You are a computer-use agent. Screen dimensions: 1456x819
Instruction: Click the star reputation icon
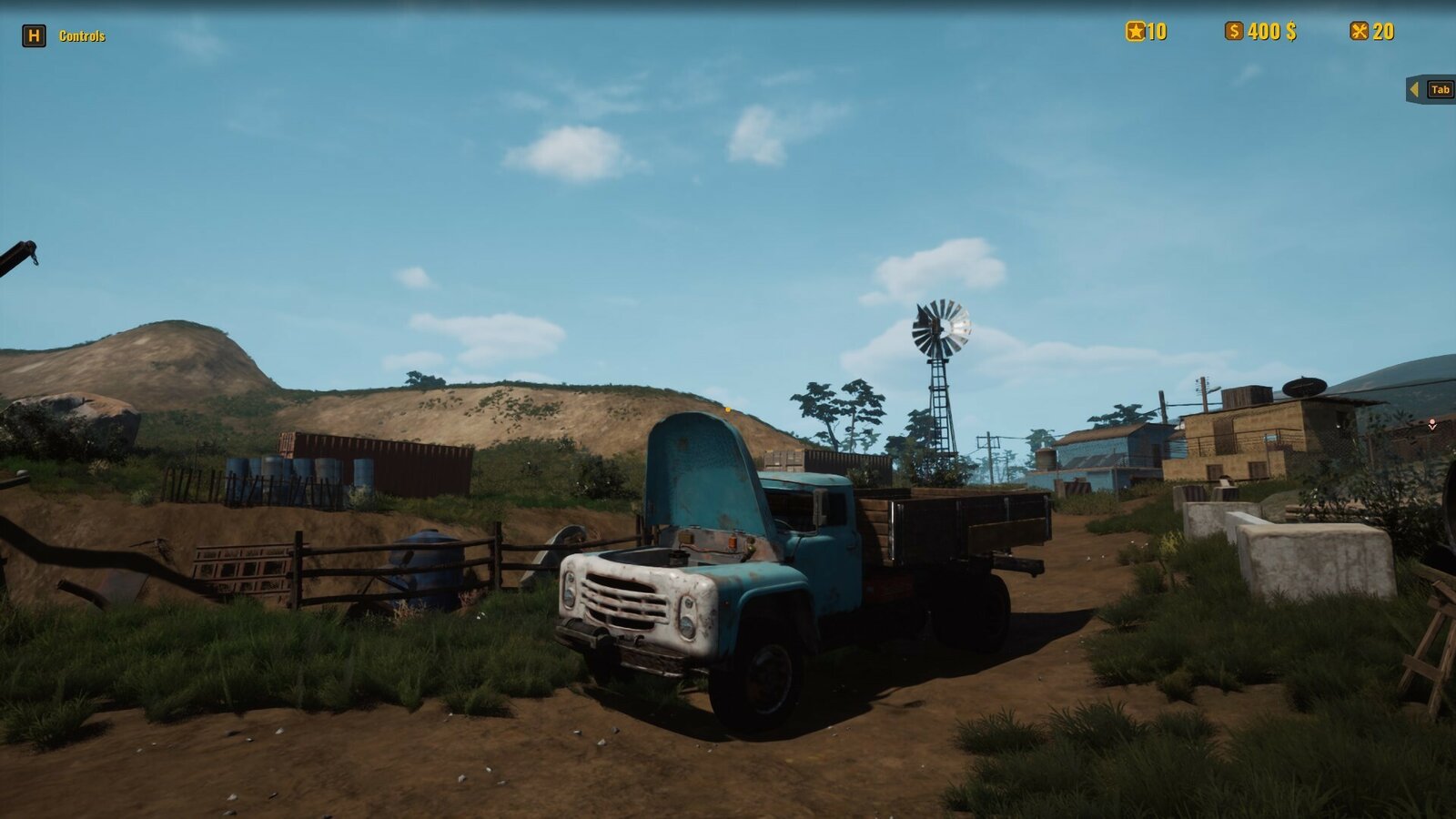click(1134, 30)
